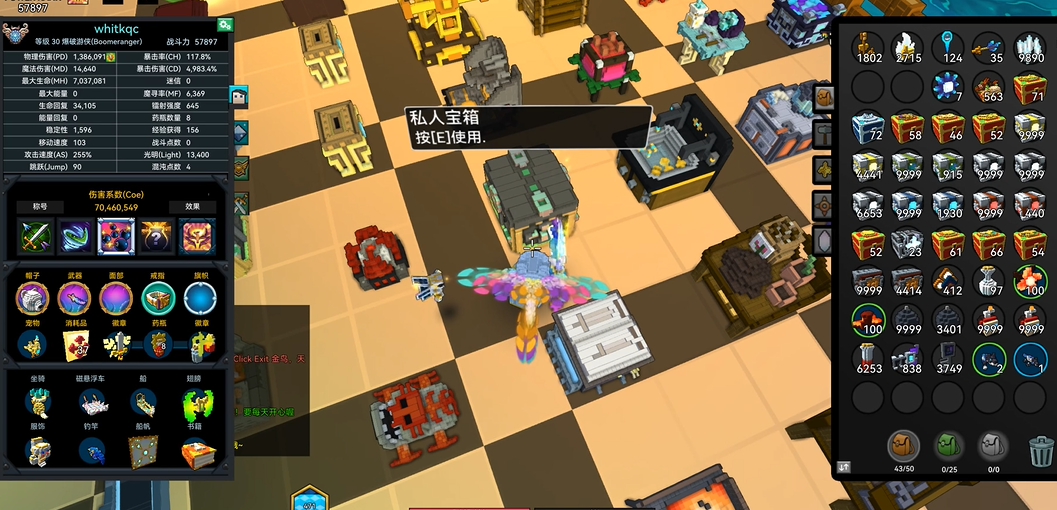Select the inventory stack with 6253 items
This screenshot has width=1057, height=510.
(x=868, y=358)
